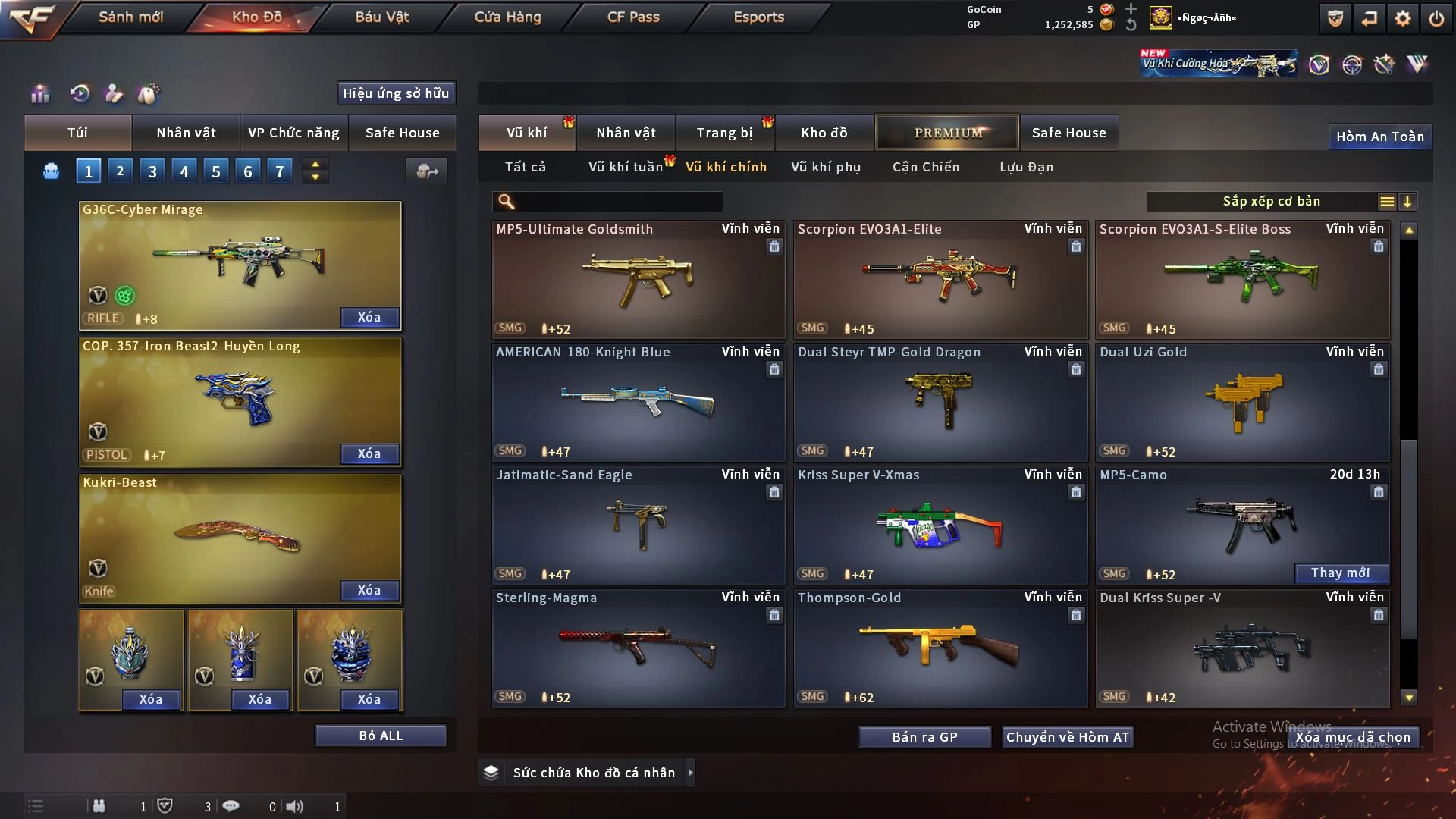
Task: Renew MP5-Camo with Thay mới
Action: click(1340, 573)
